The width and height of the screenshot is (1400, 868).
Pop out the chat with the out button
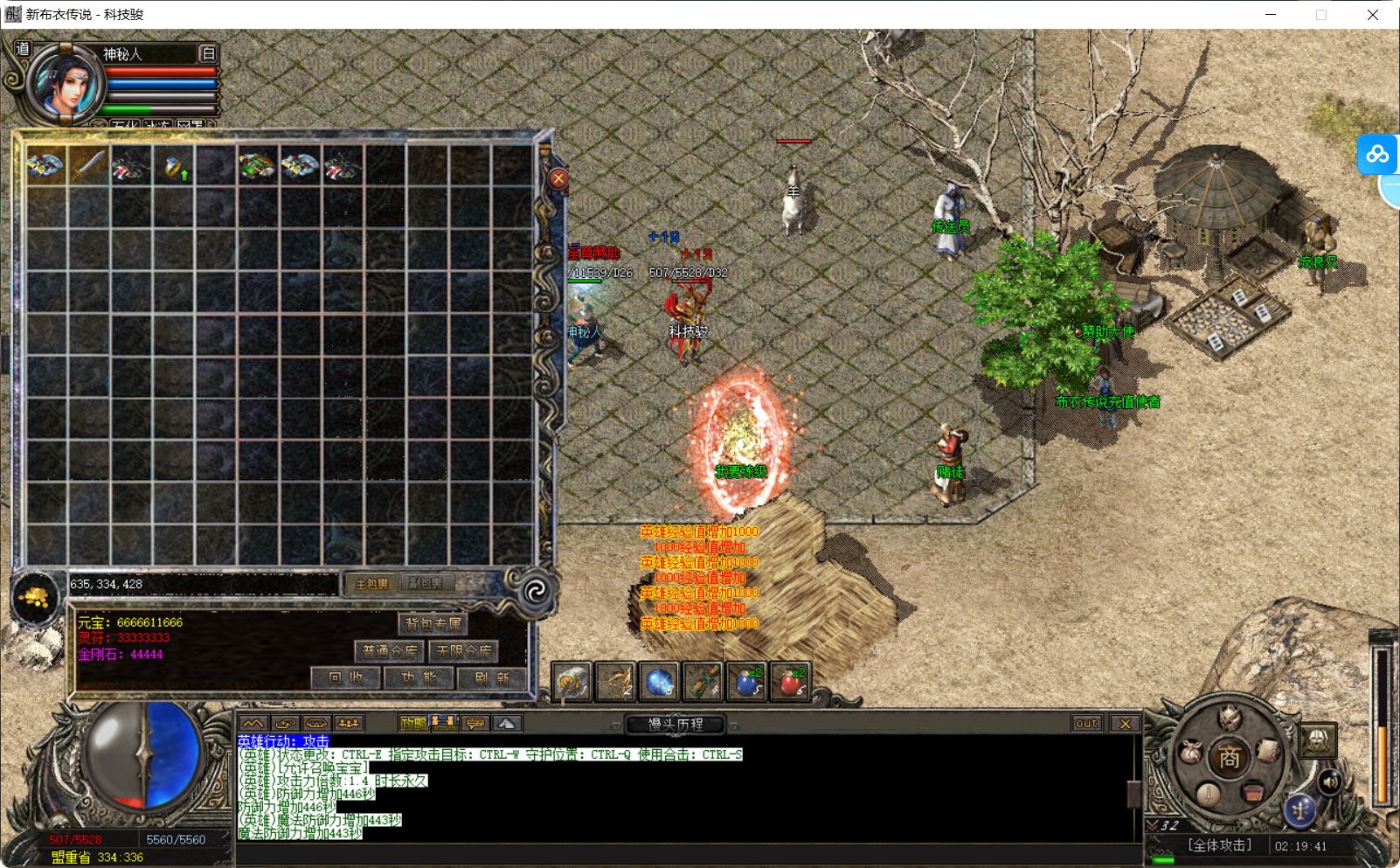[x=1086, y=724]
